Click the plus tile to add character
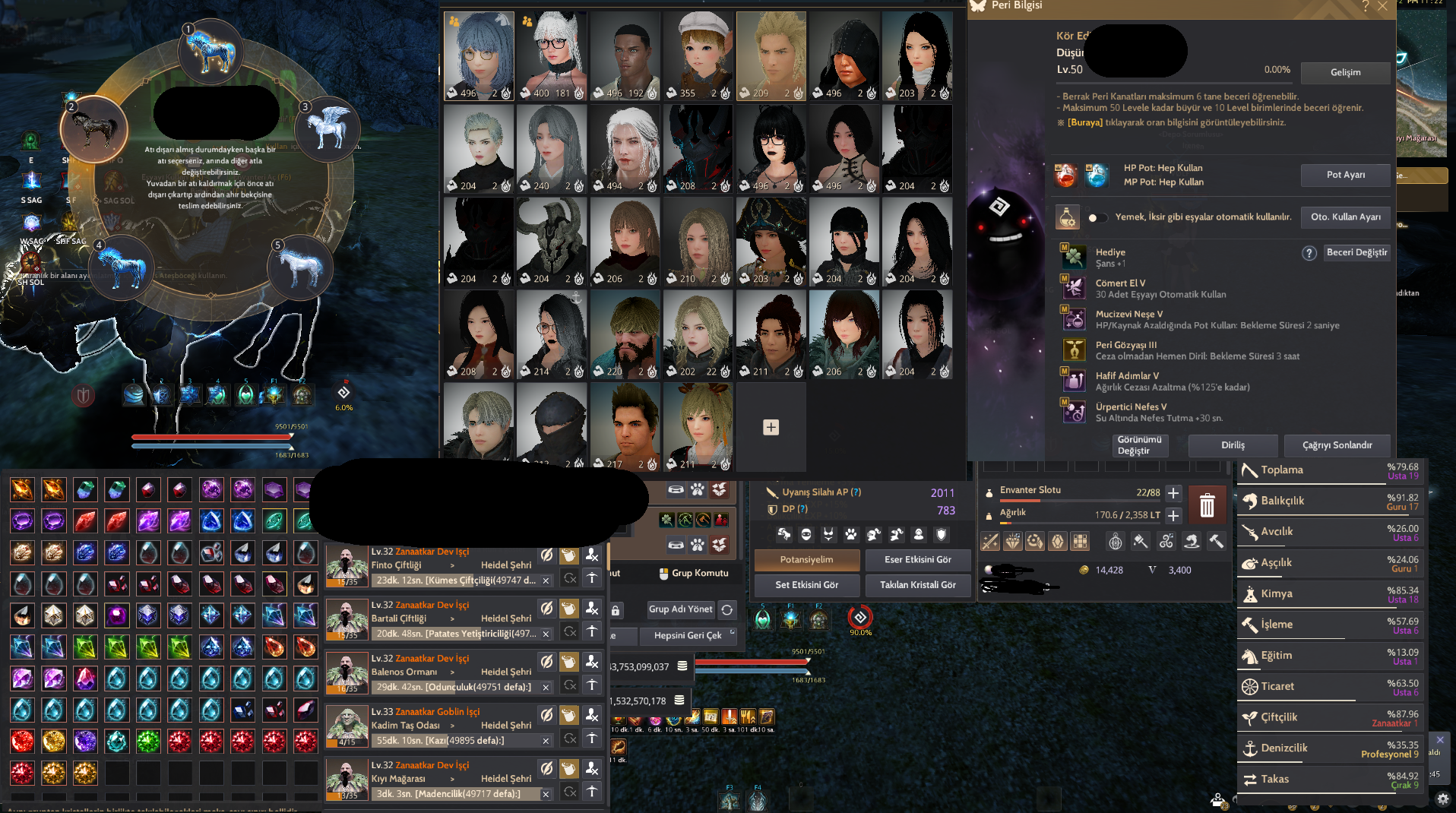The width and height of the screenshot is (1456, 813). pos(771,427)
